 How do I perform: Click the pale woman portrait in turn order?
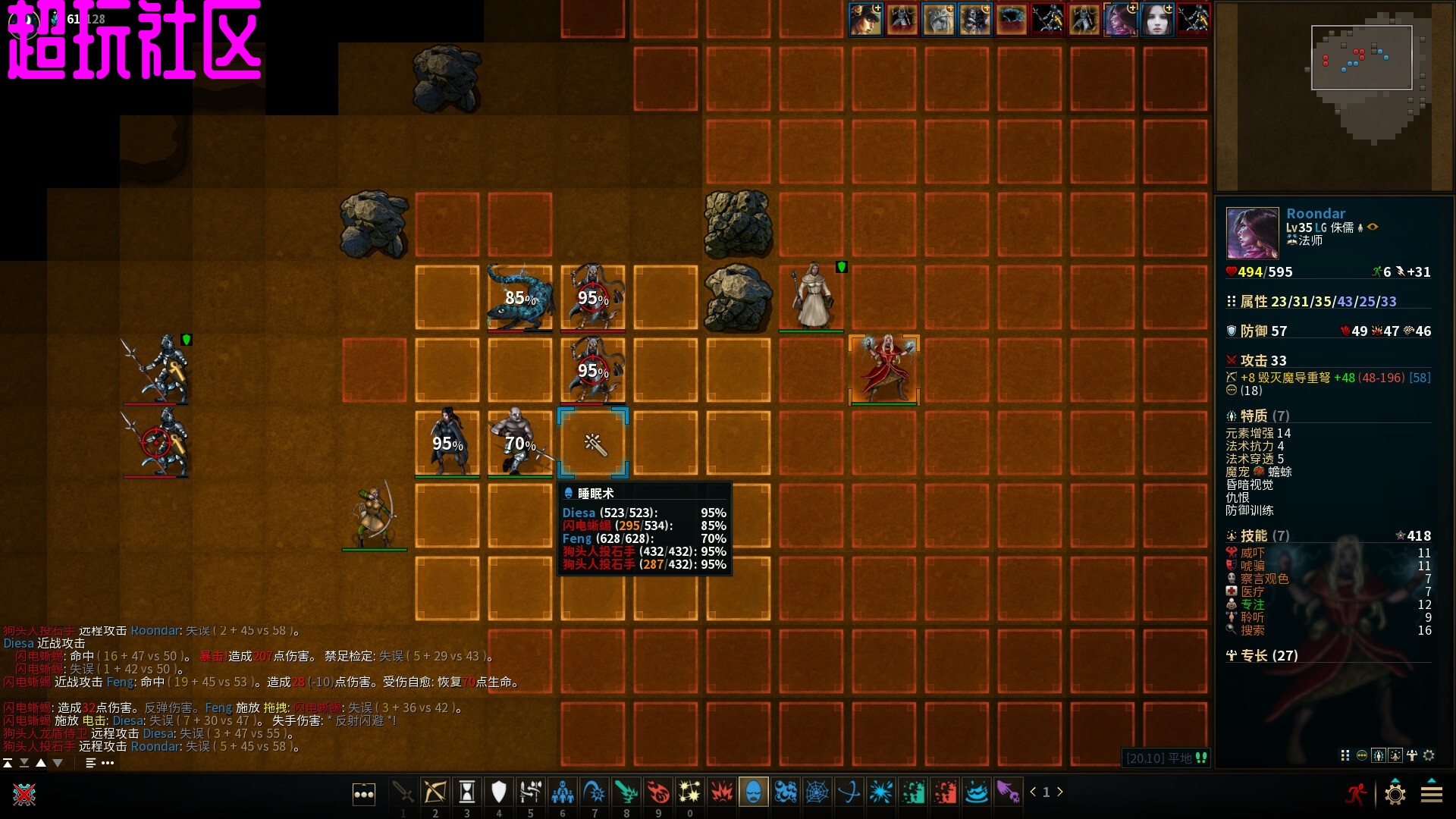(1156, 20)
